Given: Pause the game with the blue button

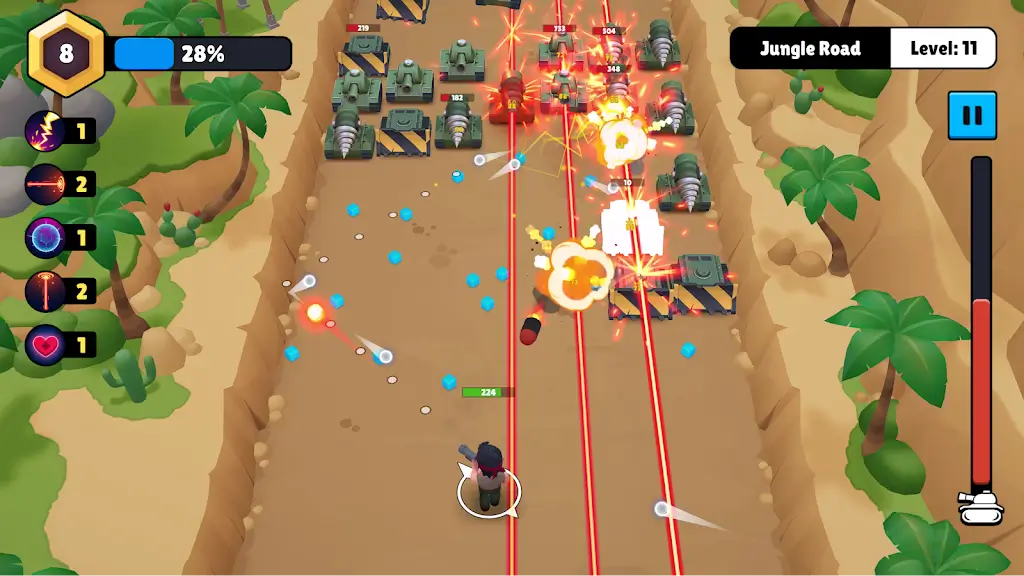Looking at the screenshot, I should [x=972, y=115].
